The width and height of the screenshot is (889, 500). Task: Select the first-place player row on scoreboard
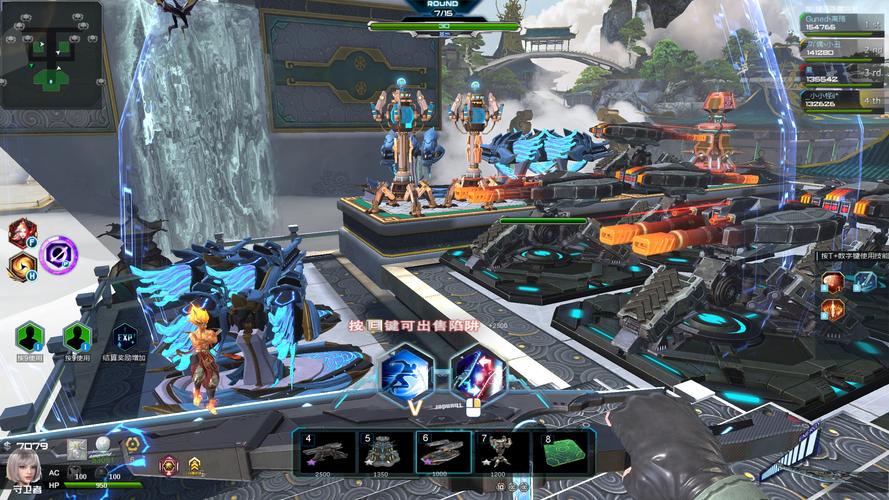844,24
